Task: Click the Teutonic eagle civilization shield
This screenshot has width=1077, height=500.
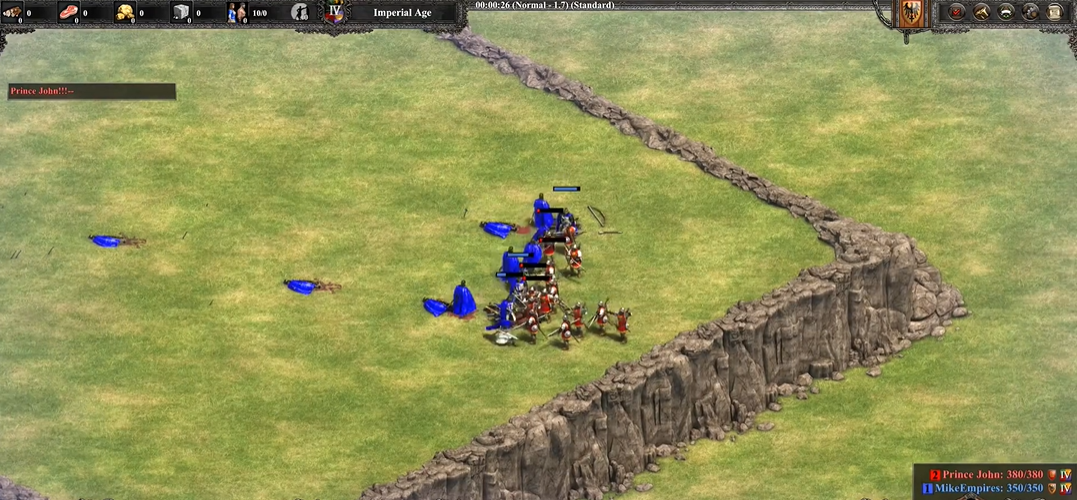Action: 910,14
